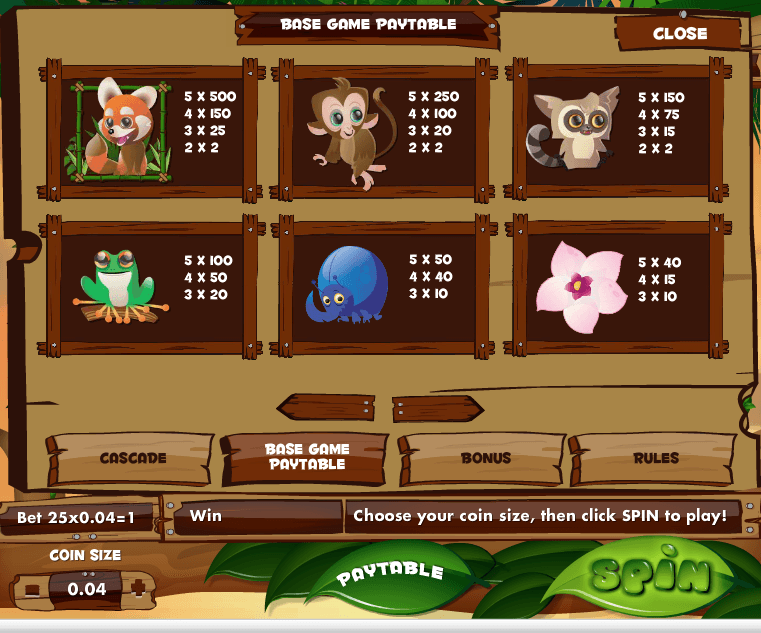Select the Base Game Paytable tab
Screen dimensions: 761x633
point(305,458)
